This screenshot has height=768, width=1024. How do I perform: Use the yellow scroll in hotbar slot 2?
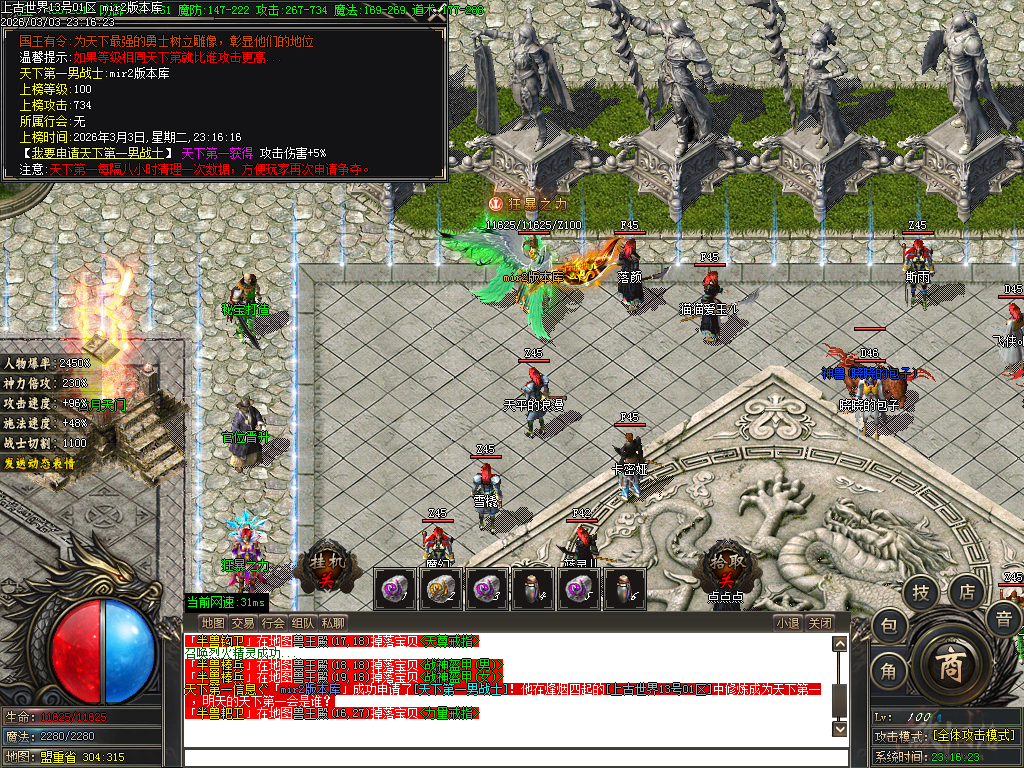coord(440,589)
